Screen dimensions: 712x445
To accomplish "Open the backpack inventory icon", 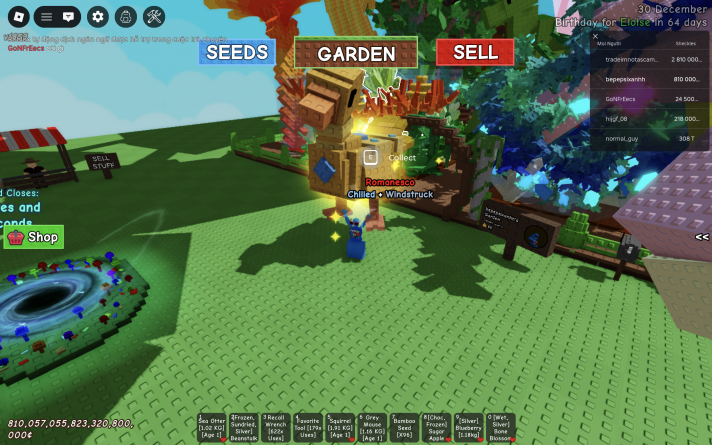I will point(125,16).
